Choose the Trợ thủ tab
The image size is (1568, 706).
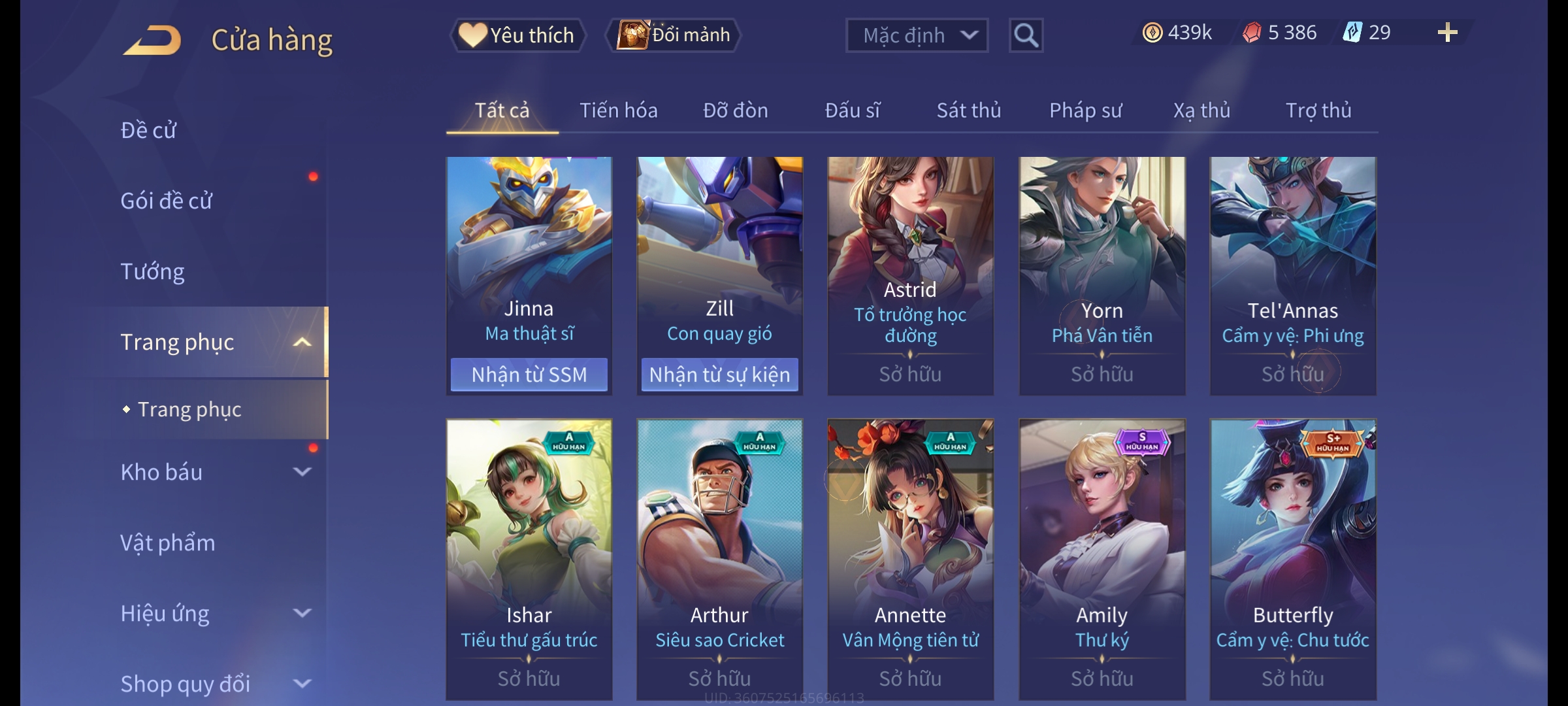1318,110
